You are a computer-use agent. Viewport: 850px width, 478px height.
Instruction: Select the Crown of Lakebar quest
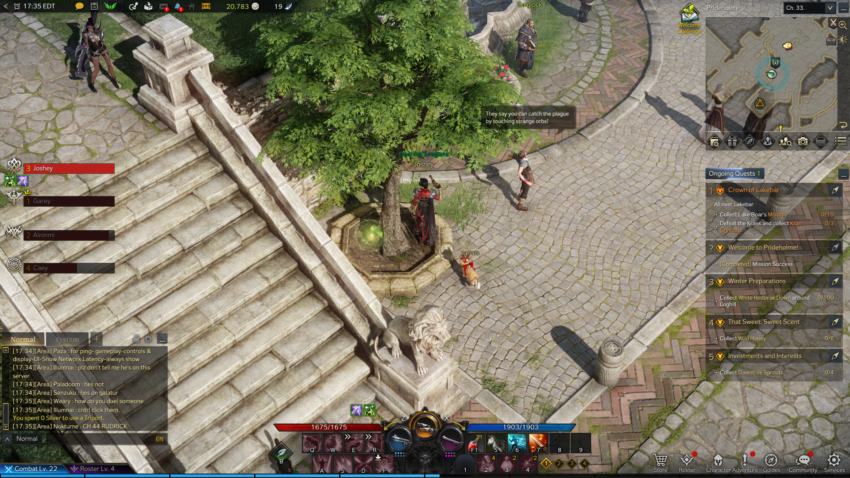(753, 190)
